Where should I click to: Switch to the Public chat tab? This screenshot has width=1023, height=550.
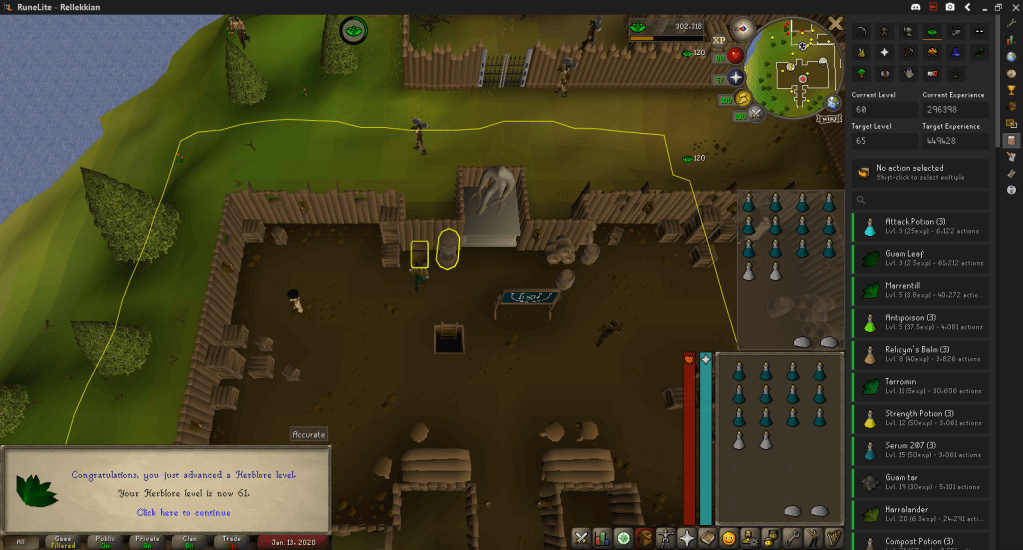click(105, 541)
